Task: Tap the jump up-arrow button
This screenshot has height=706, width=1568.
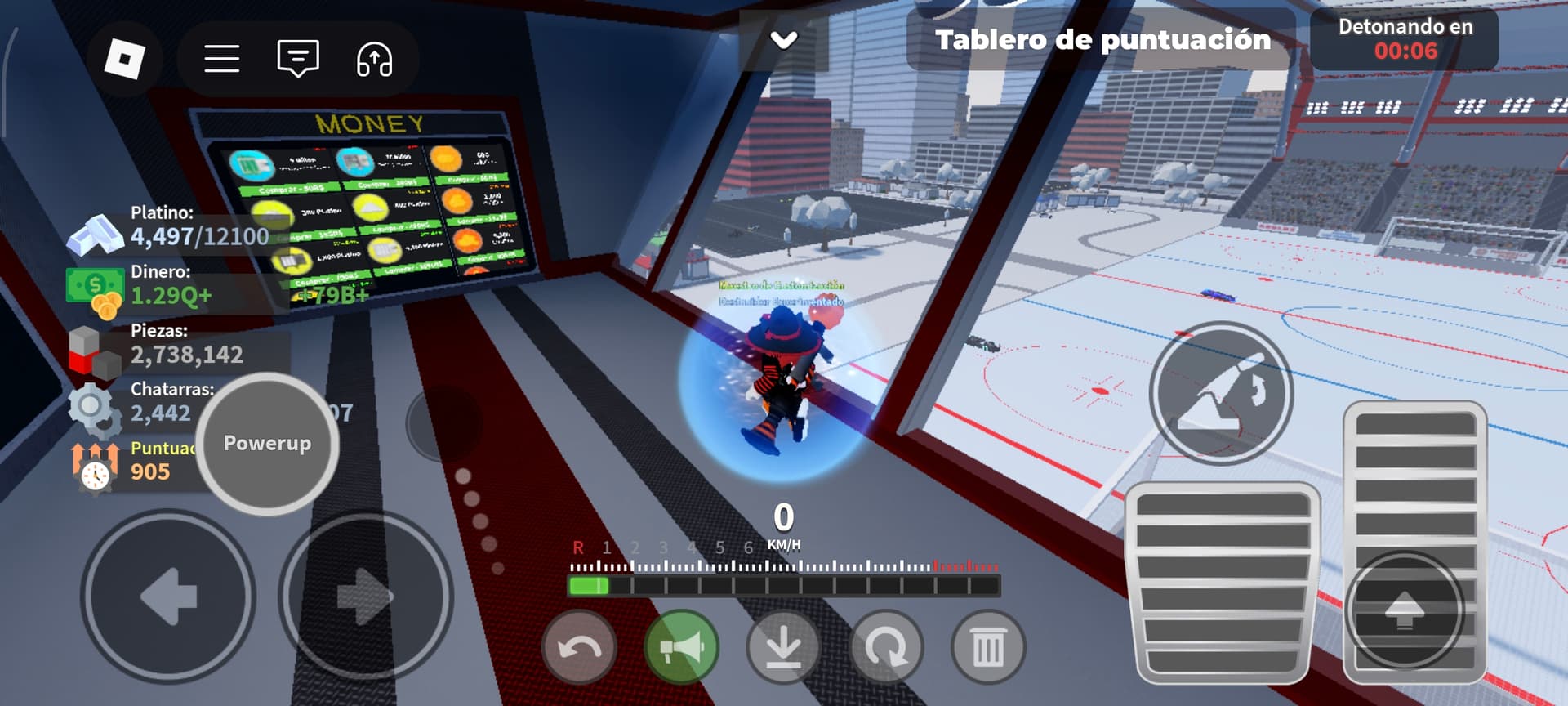Action: tap(1405, 610)
